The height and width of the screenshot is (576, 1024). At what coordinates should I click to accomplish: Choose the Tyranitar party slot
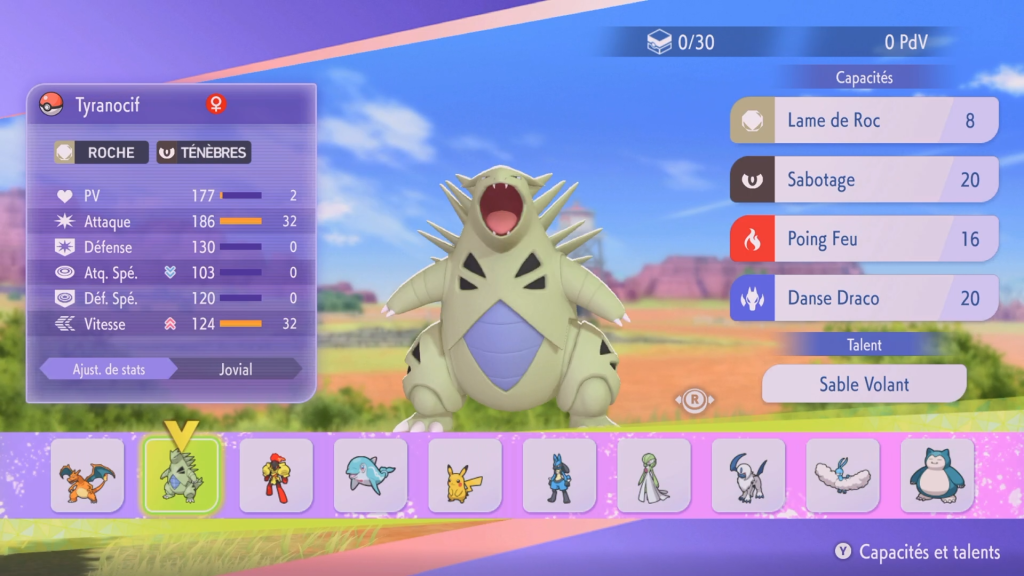tap(181, 475)
